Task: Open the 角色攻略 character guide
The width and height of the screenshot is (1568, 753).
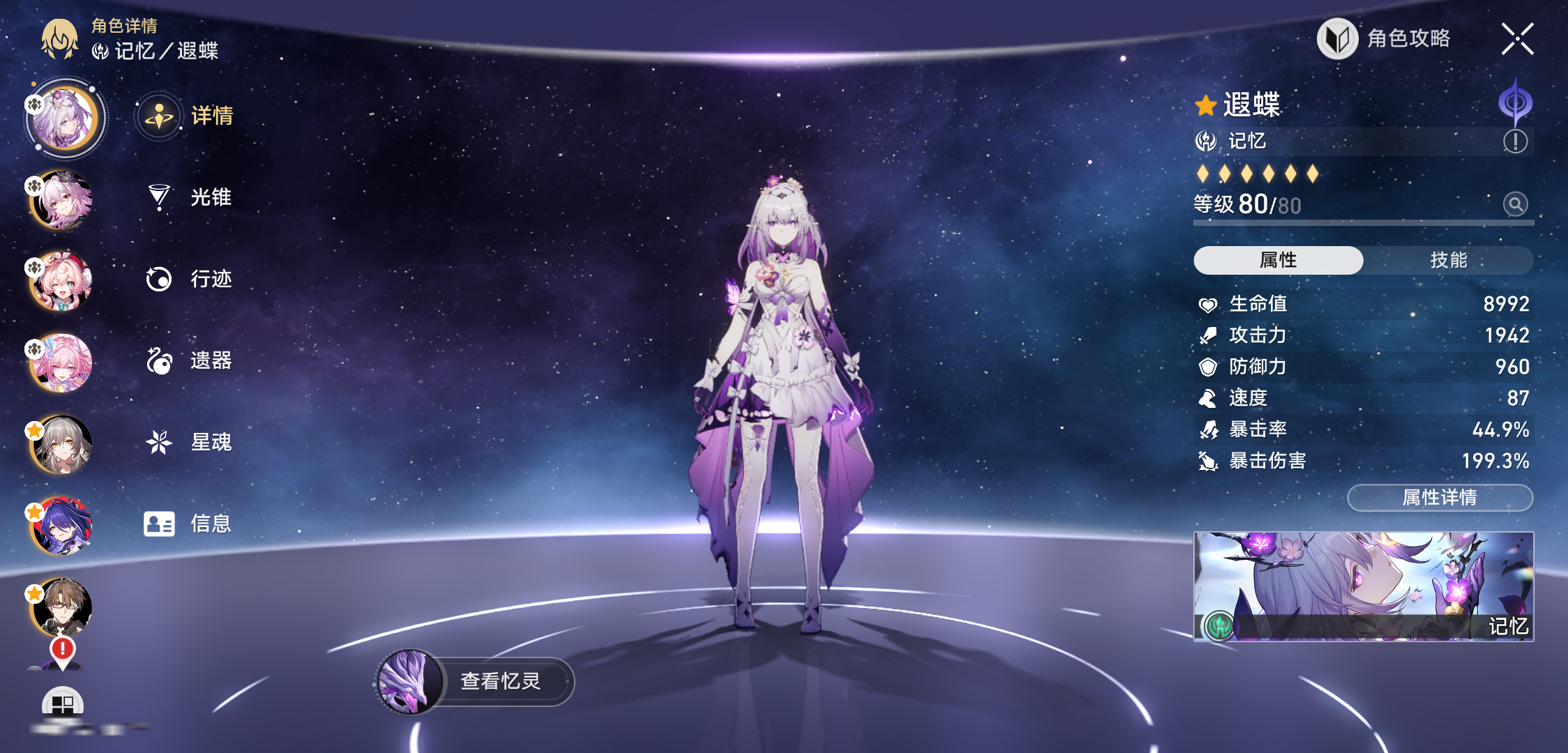Action: tap(1385, 38)
